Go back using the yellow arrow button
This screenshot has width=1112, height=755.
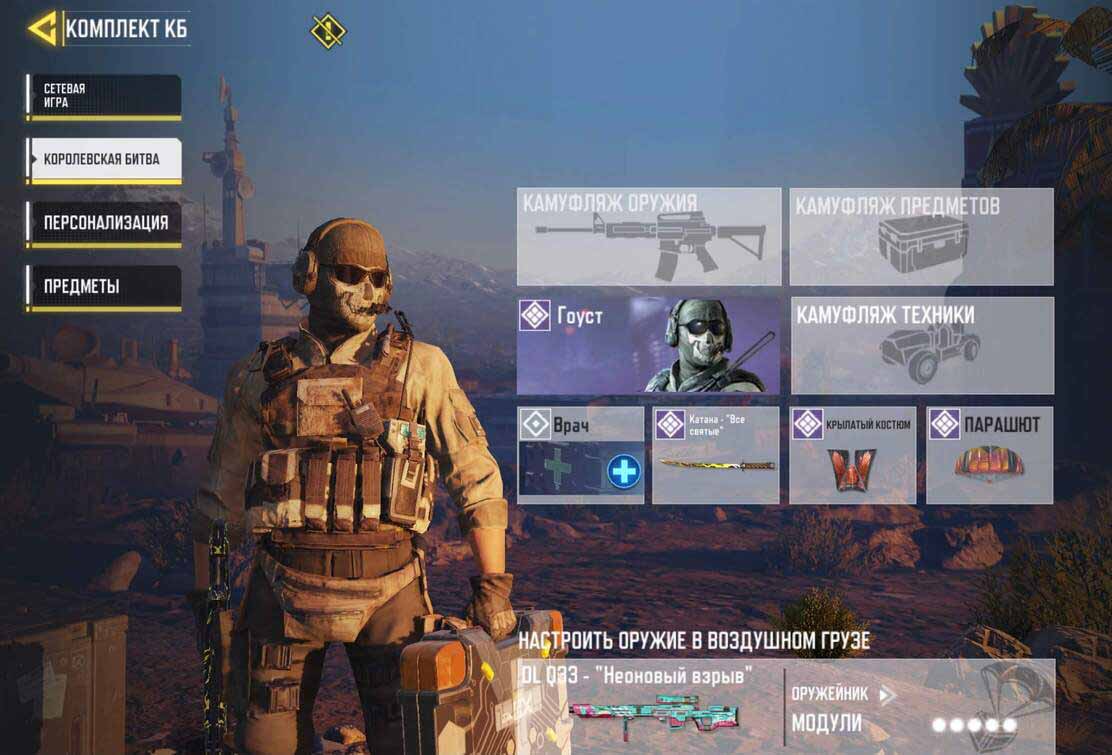[43, 28]
